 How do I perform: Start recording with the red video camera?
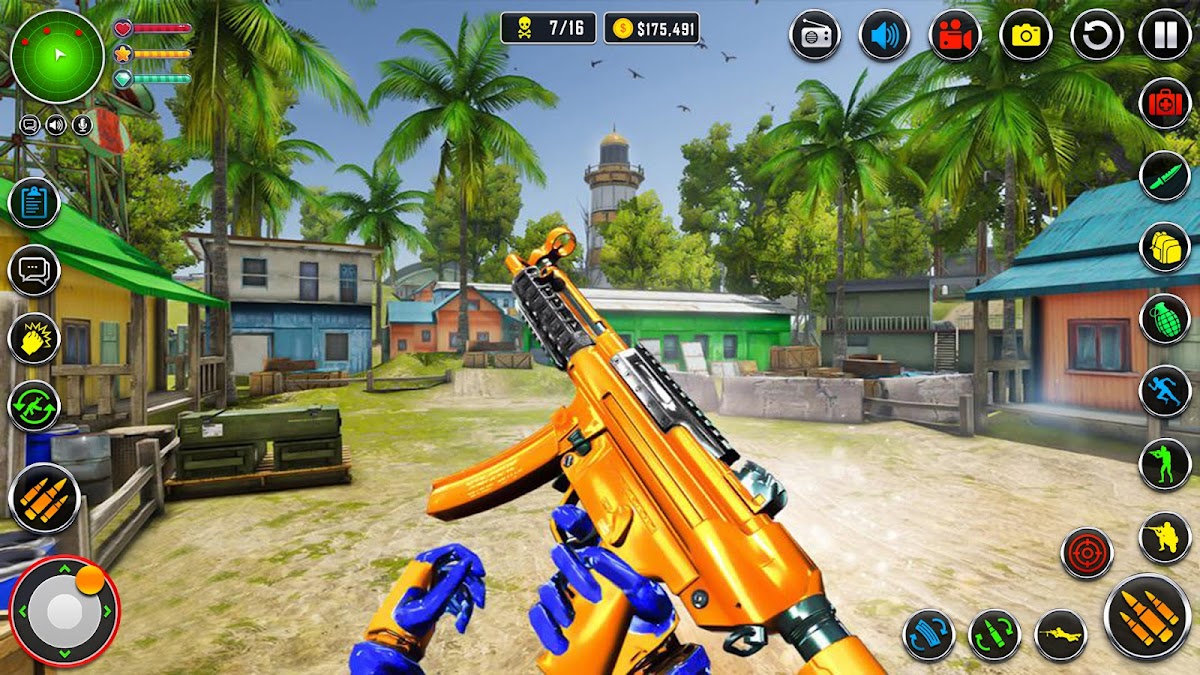point(955,35)
